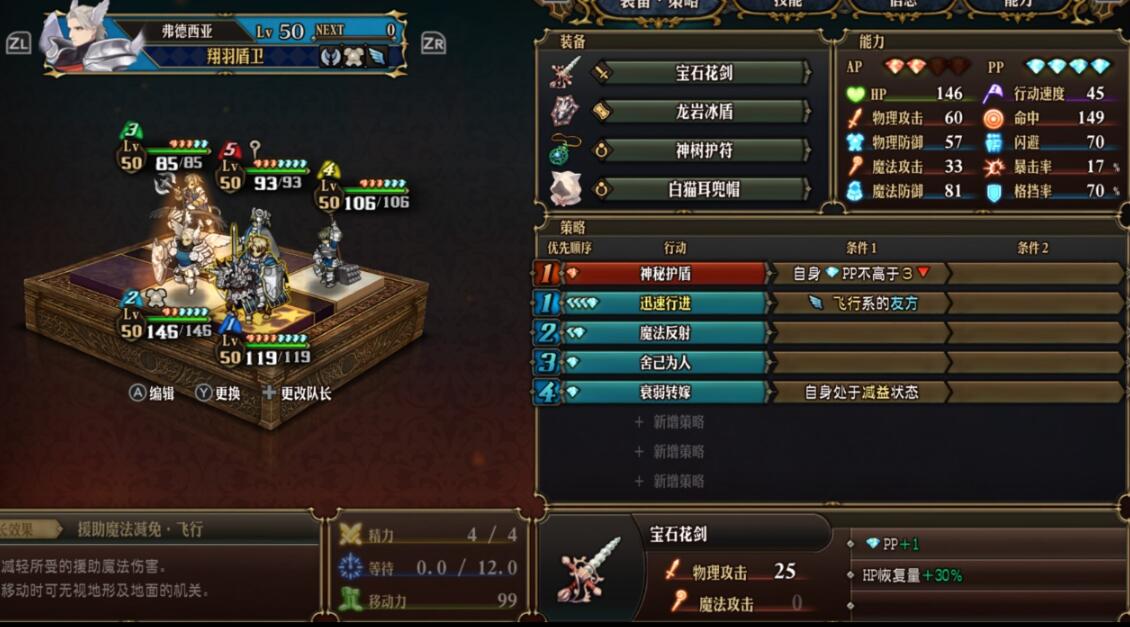Choose the 神树护符 accessory slot
1130x627 pixels.
coord(704,151)
